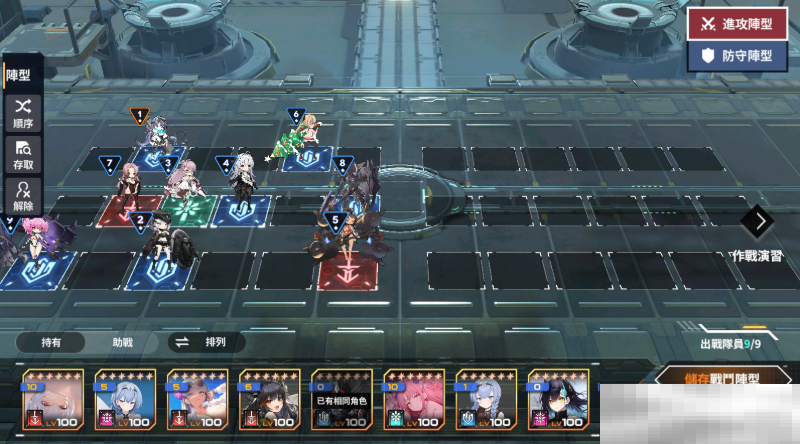Viewport: 800px width, 444px height.
Task: Select the greyed card labeled 已有相同角色
Action: point(340,404)
